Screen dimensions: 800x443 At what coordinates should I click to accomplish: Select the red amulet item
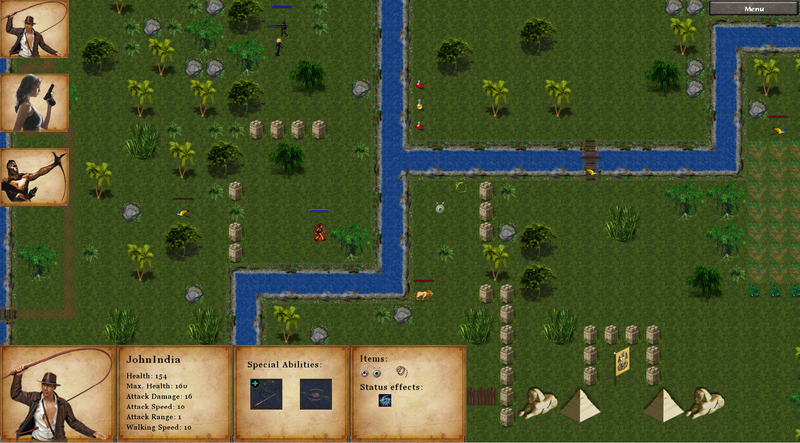pyautogui.click(x=365, y=372)
